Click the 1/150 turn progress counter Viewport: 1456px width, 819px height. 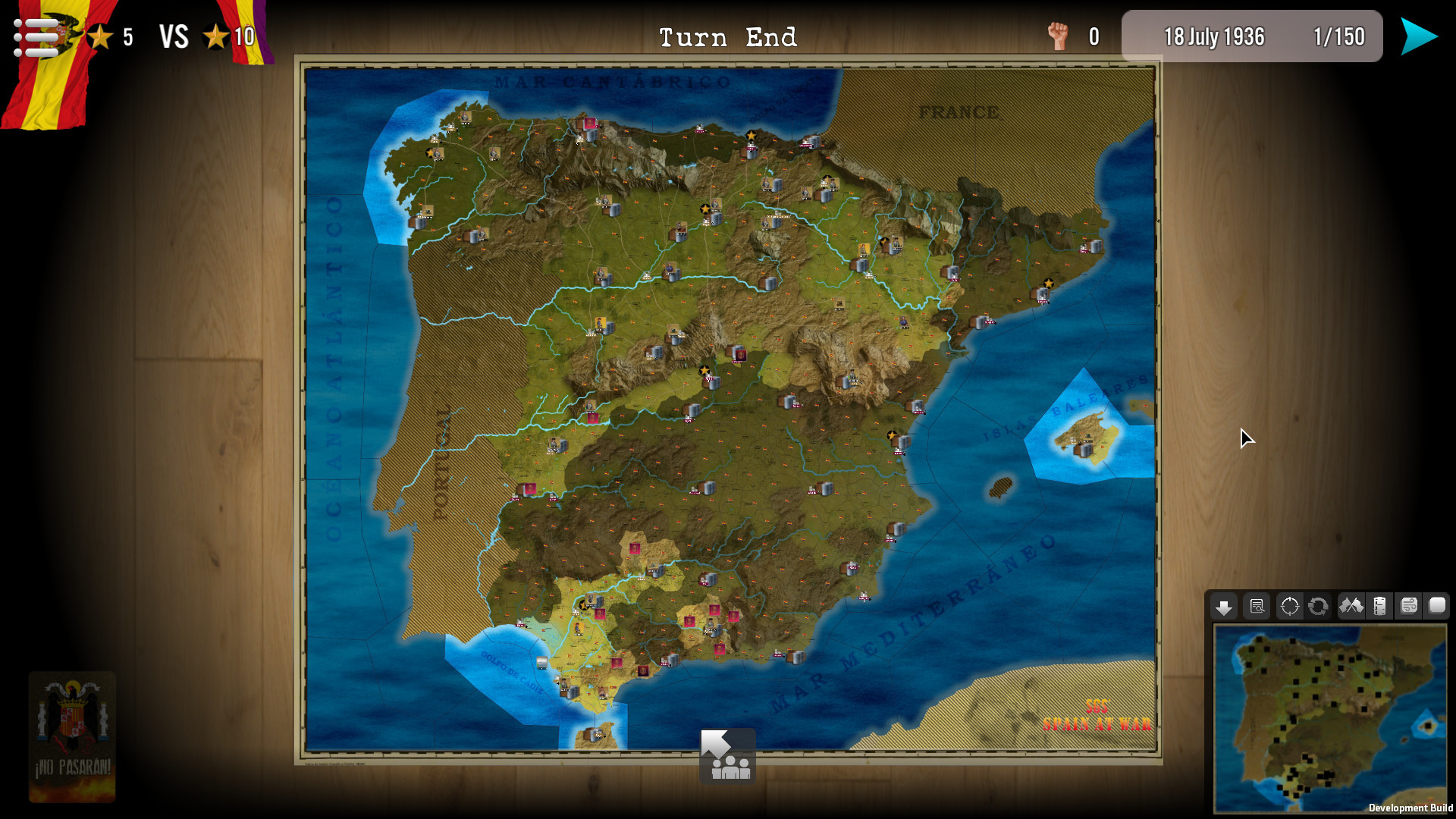[1338, 36]
